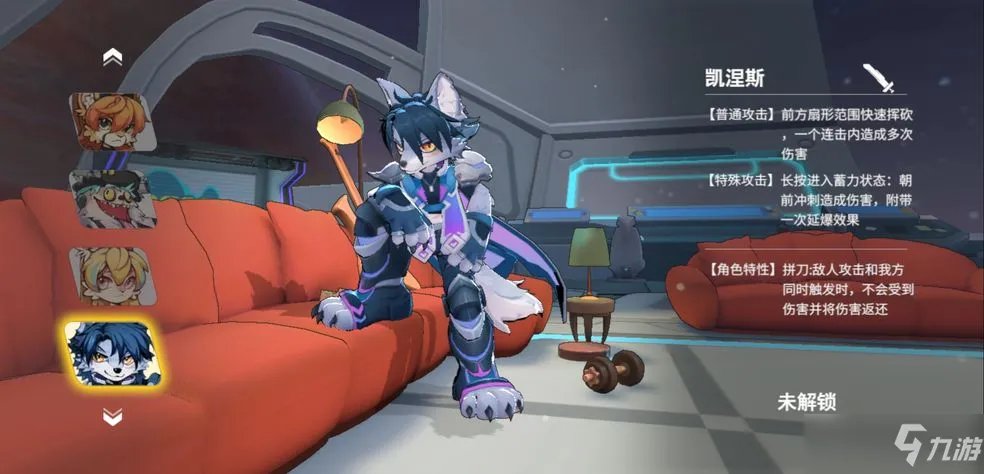Click the sword weapon type icon
The height and width of the screenshot is (474, 984).
coord(878,77)
